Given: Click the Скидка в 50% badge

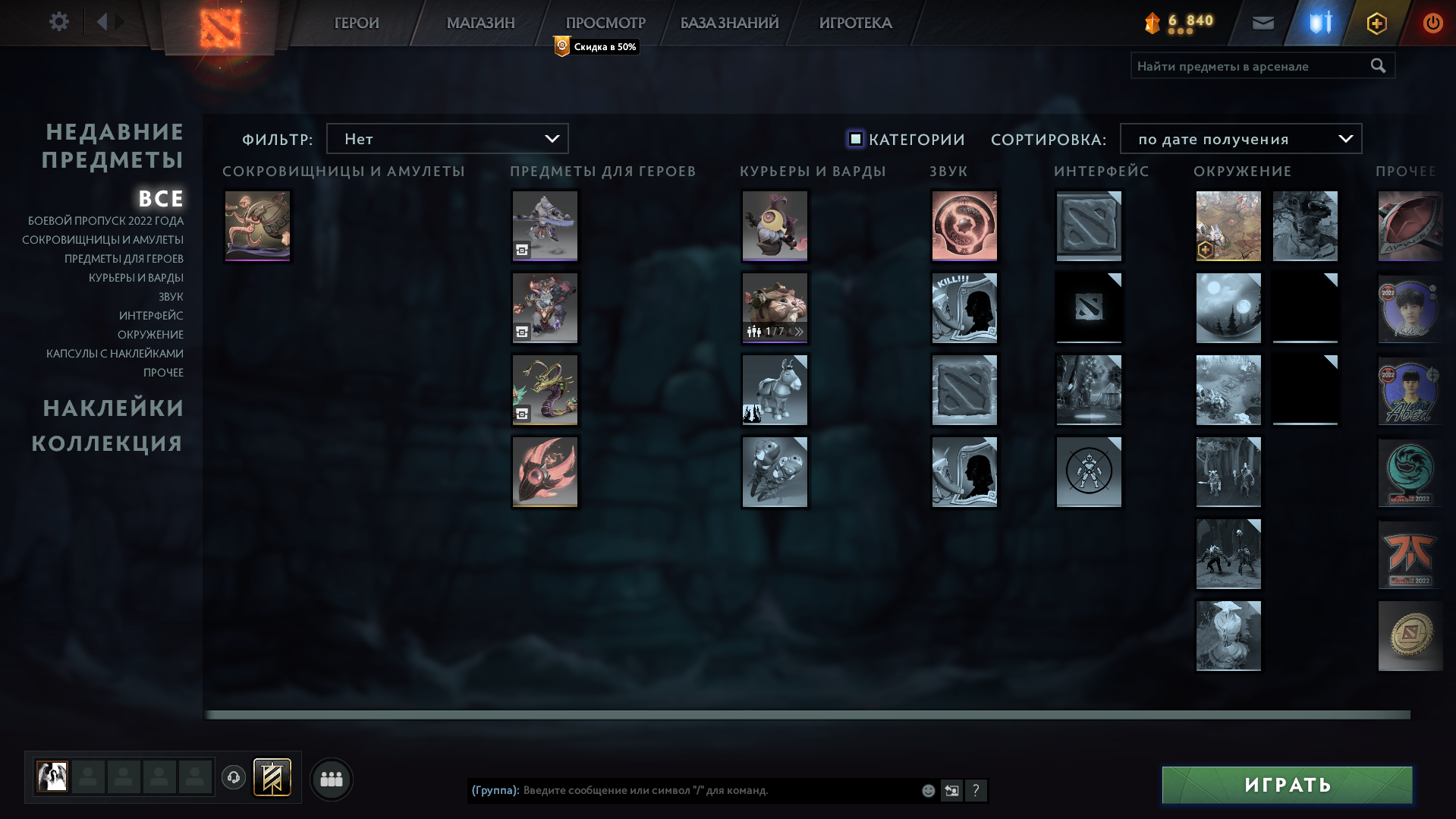Looking at the screenshot, I should (x=596, y=47).
